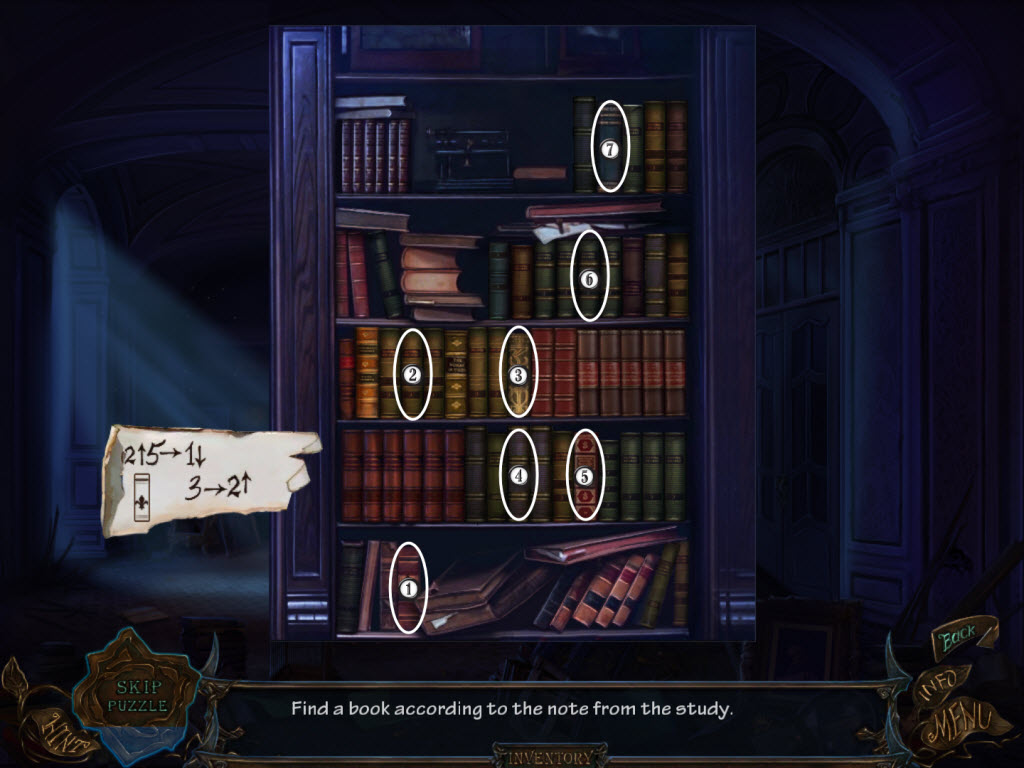Select the book marked number 1

407,588
